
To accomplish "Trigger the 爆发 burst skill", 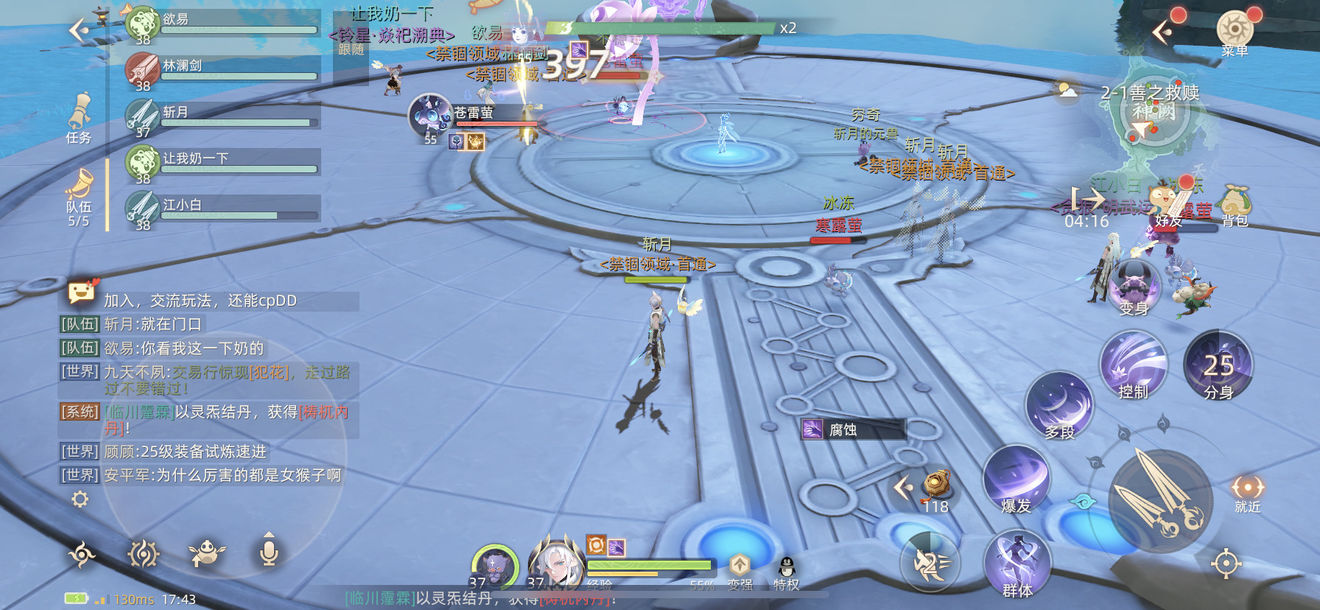I will tap(1016, 479).
